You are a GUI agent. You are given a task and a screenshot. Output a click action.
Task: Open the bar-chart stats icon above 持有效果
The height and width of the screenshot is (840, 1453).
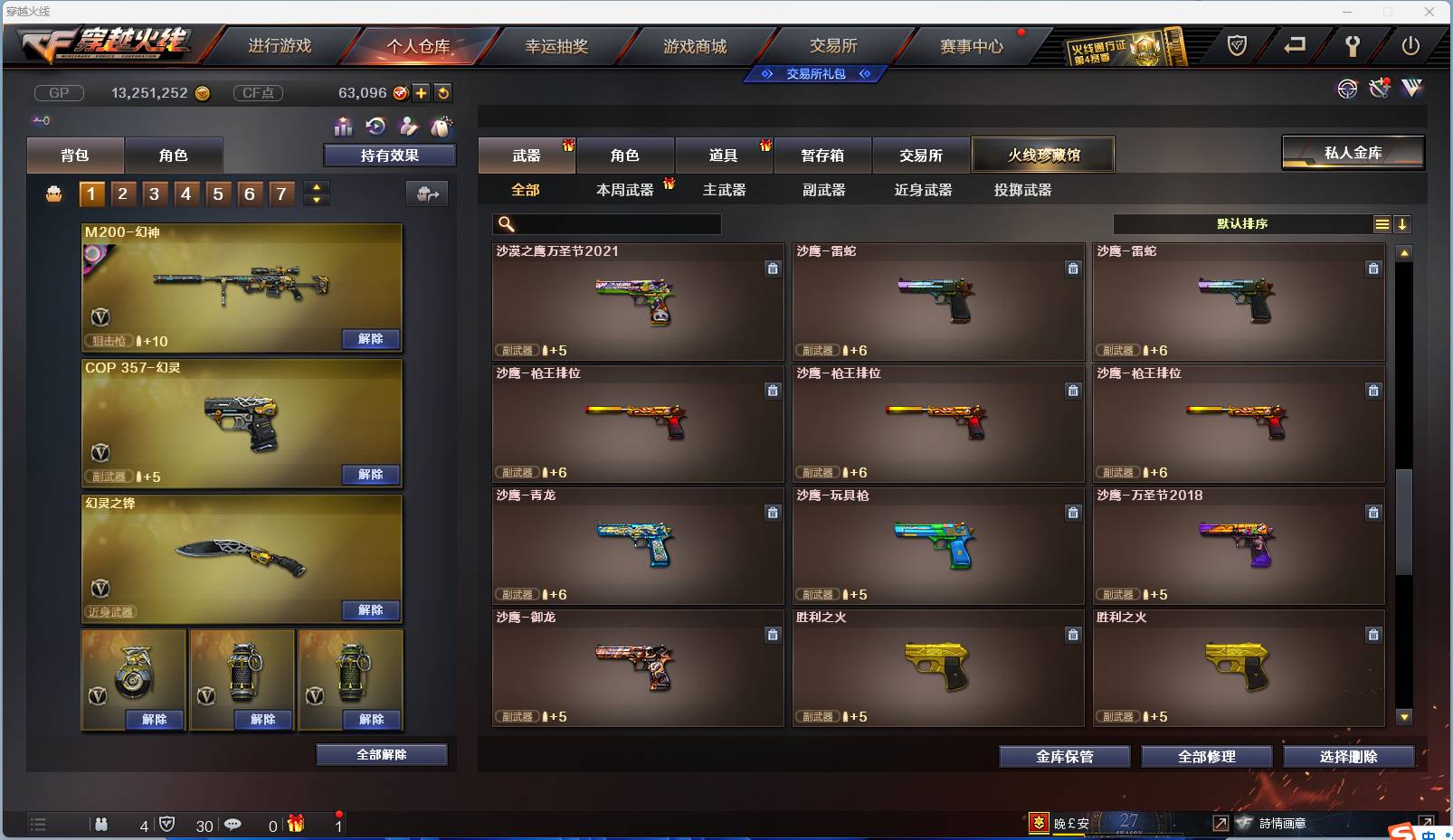[x=344, y=127]
